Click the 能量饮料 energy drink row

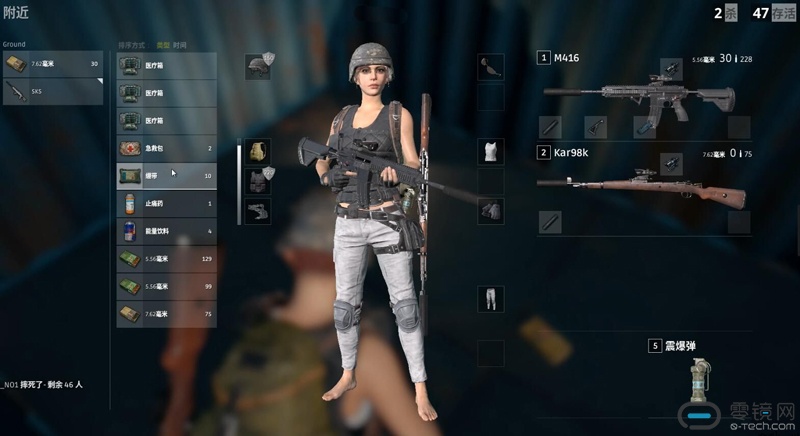[x=166, y=231]
